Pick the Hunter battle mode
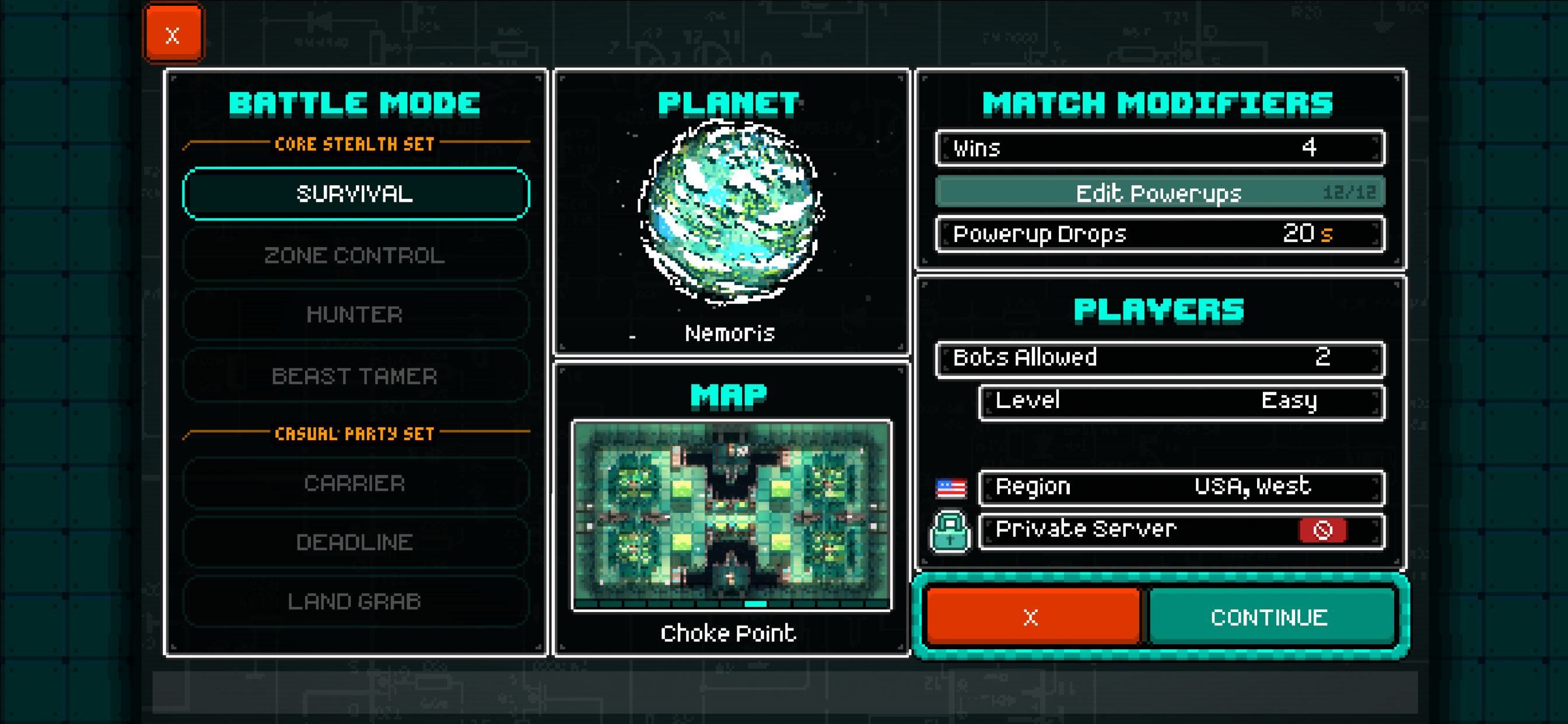The height and width of the screenshot is (724, 1568). (355, 315)
